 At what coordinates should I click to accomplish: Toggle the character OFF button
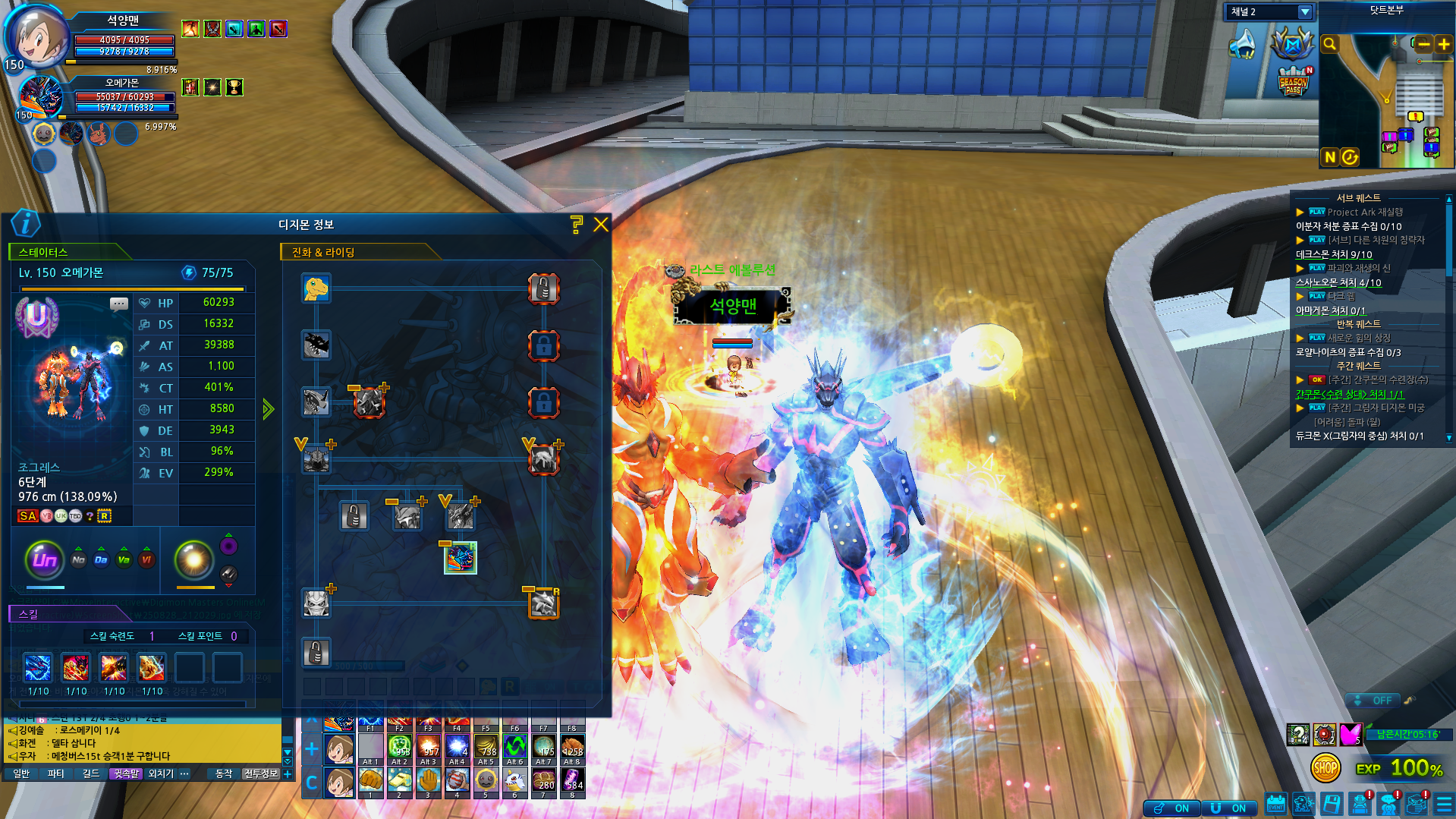click(1374, 700)
